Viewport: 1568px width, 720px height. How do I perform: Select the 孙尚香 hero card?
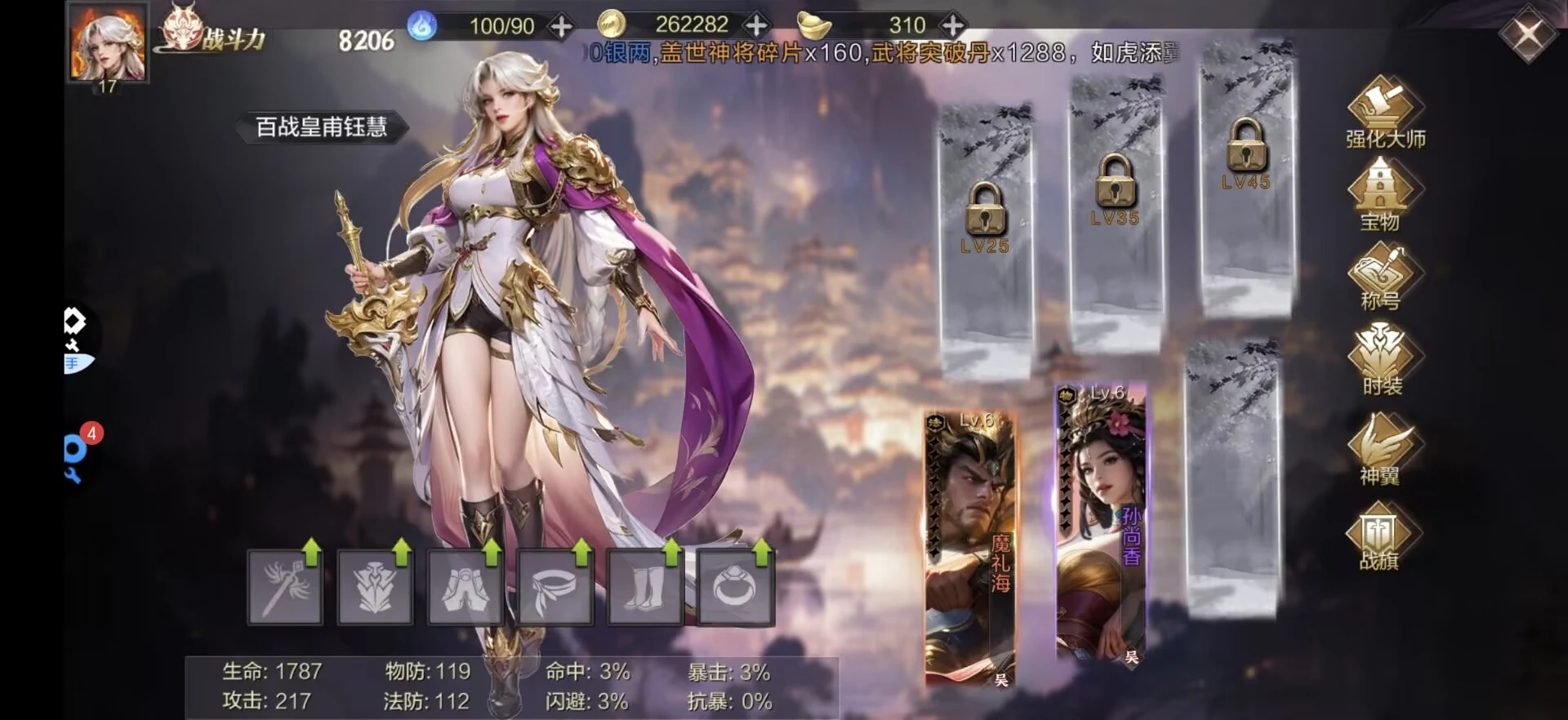pyautogui.click(x=1101, y=522)
